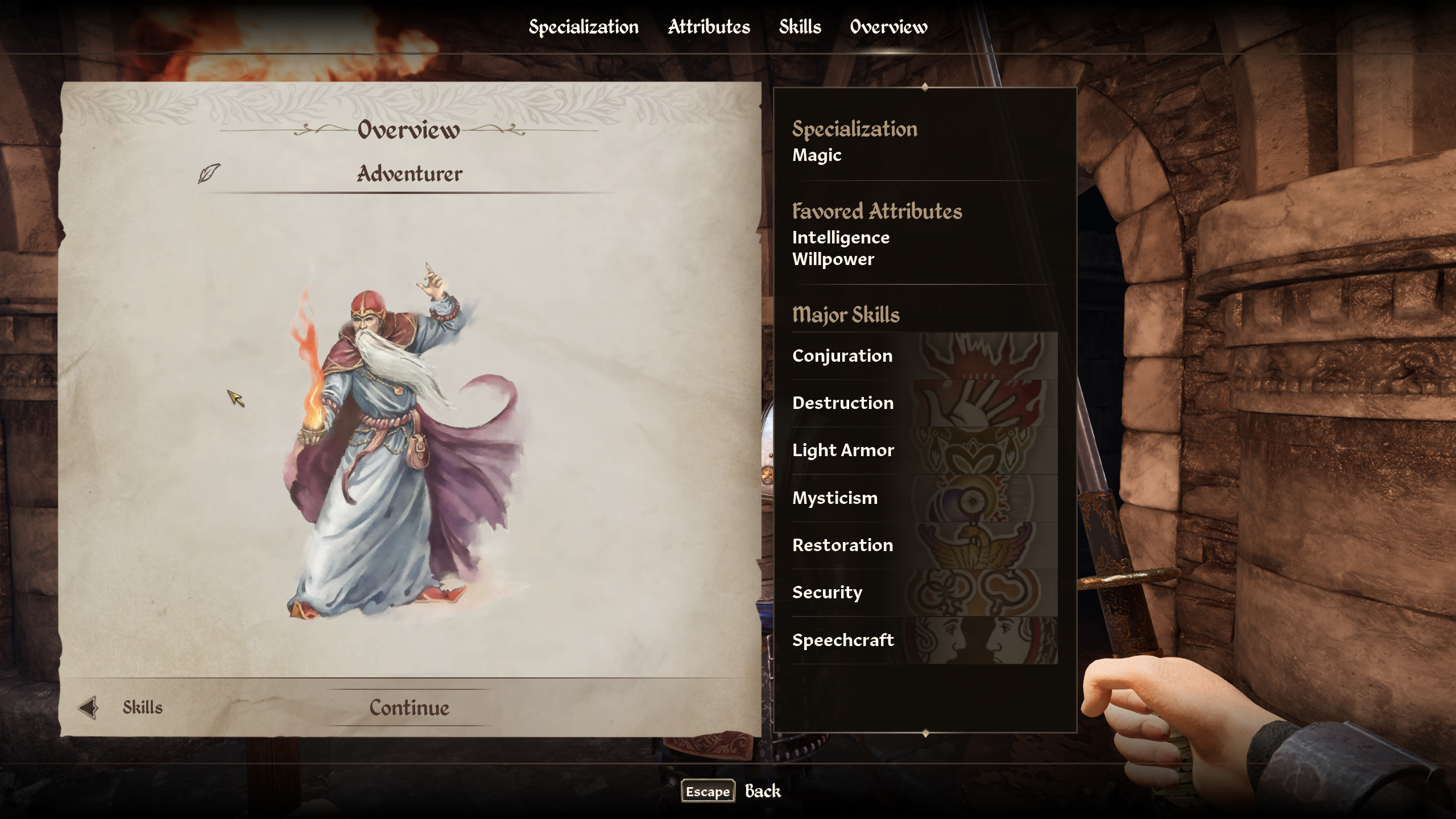Click the Adventurer class name field
This screenshot has width=1456, height=819.
click(x=409, y=173)
